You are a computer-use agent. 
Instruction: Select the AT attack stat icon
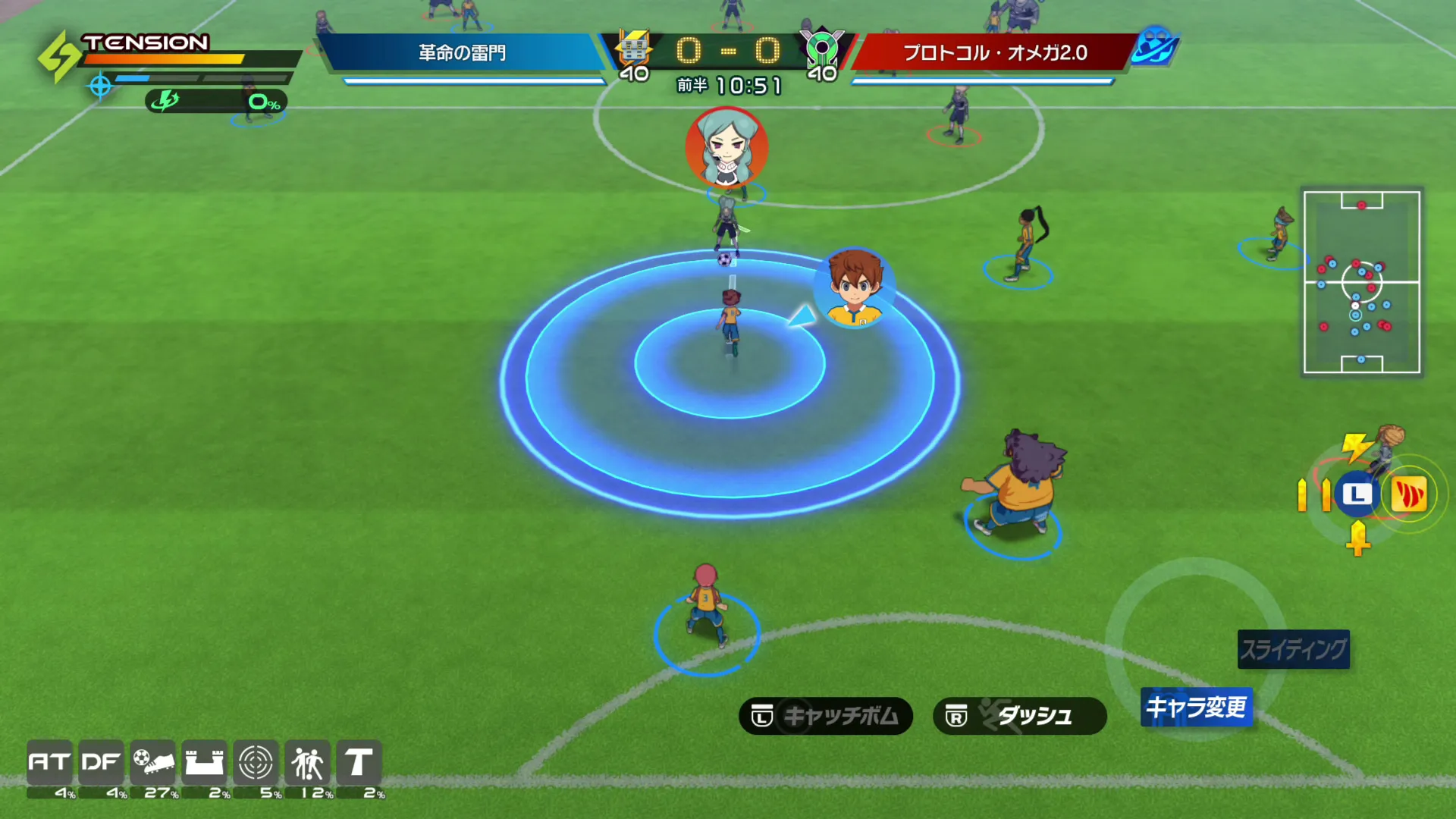49,762
